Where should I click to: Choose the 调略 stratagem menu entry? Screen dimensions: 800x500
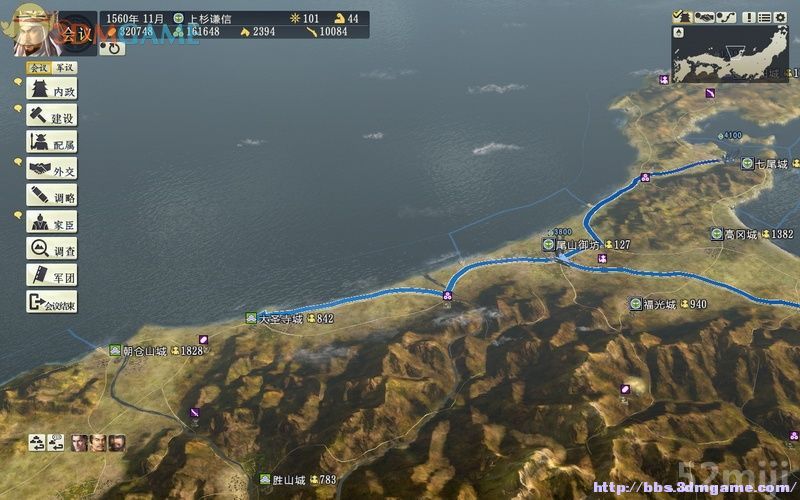coord(51,197)
